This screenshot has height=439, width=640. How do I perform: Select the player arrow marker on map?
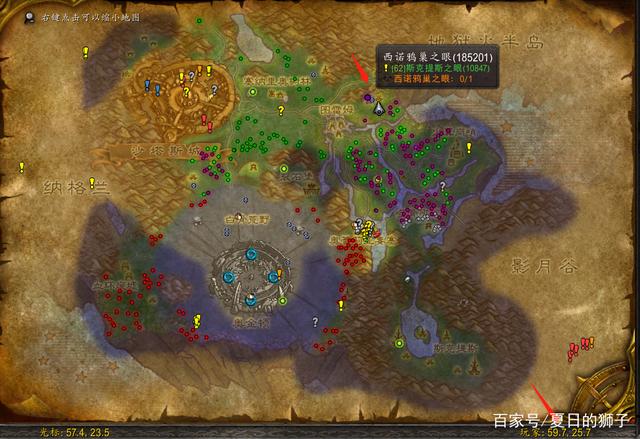(x=379, y=105)
